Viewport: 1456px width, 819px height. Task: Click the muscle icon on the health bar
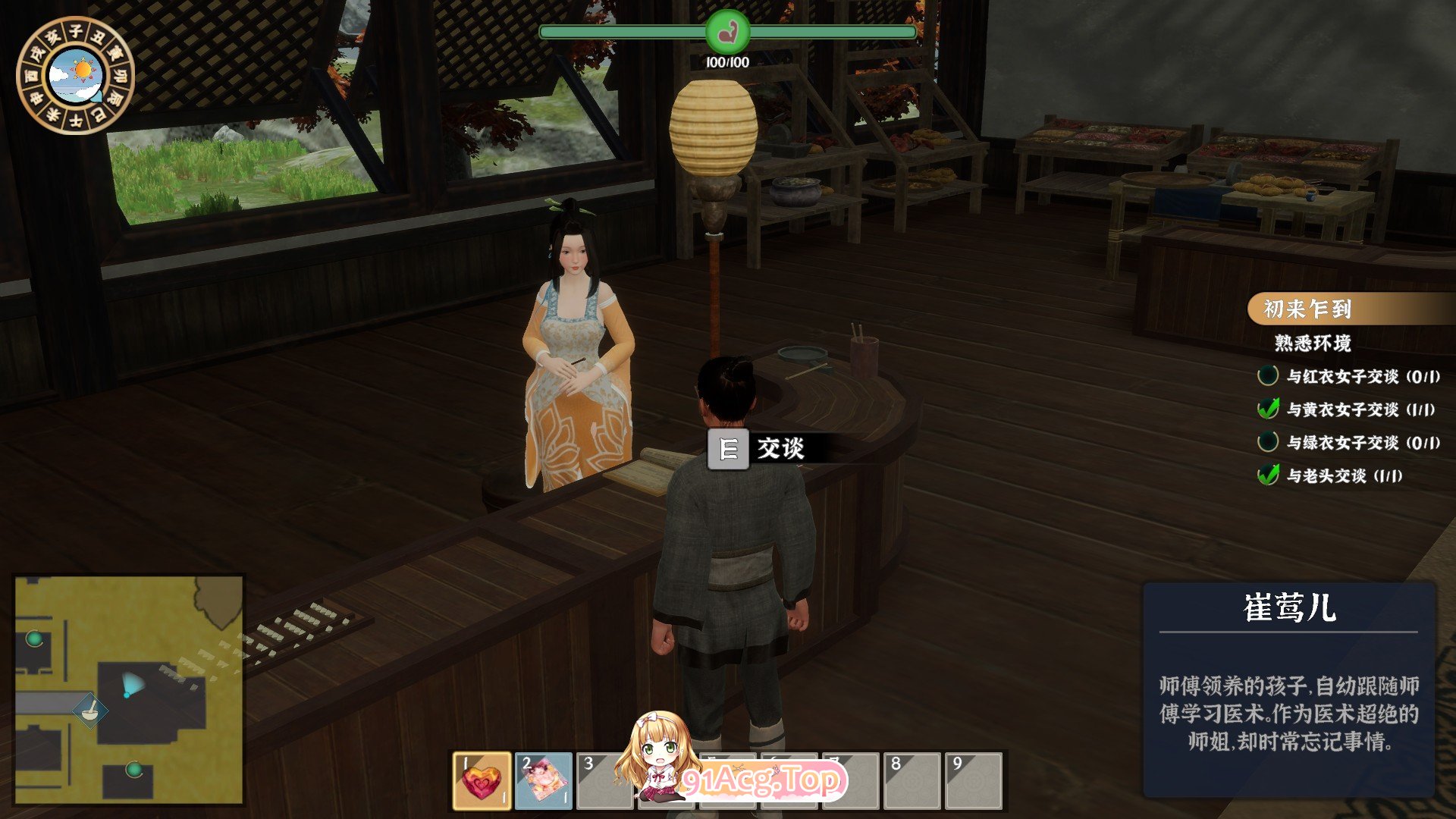pos(728,32)
